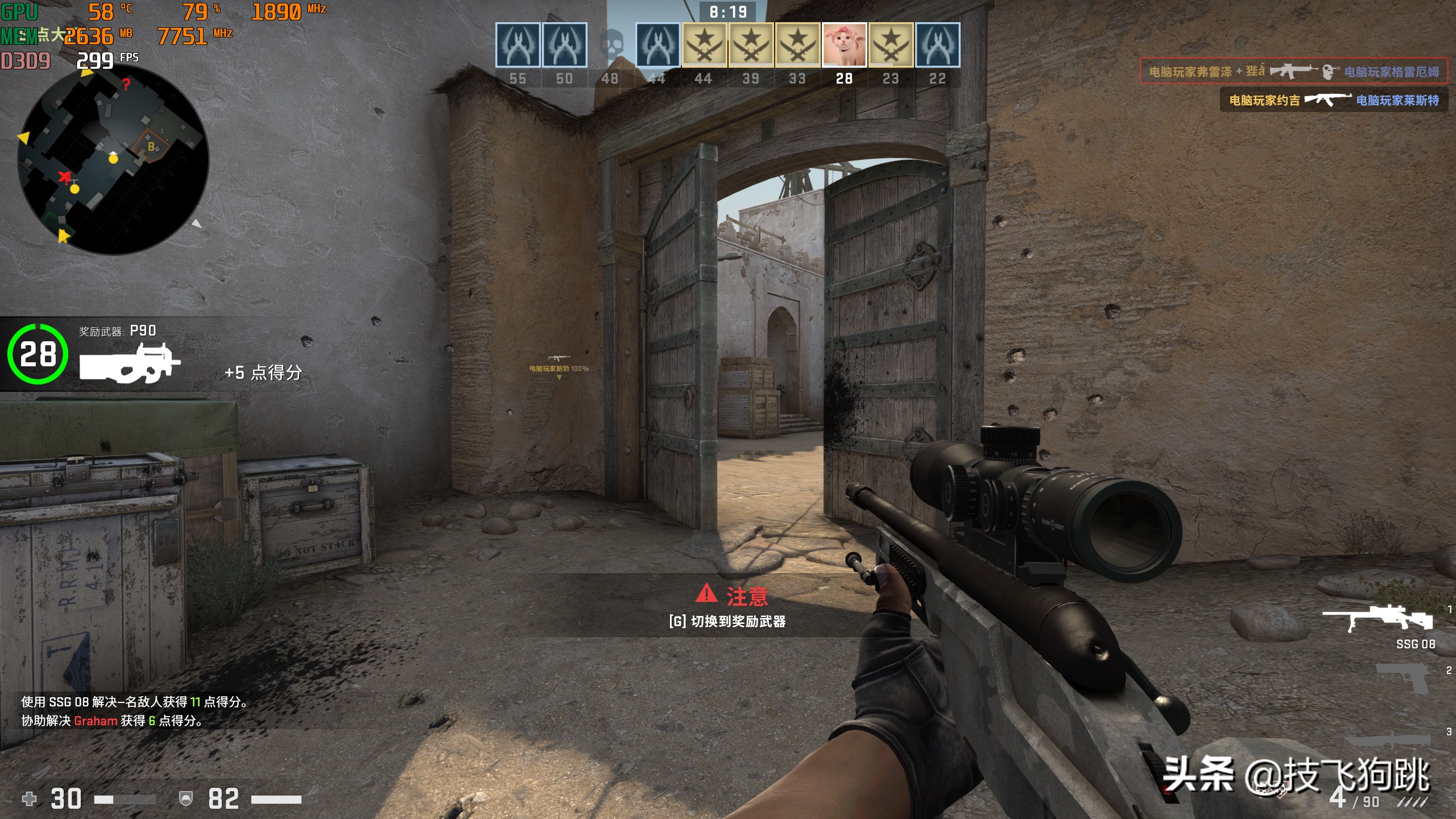Click the B bombsite marker on the radar
The height and width of the screenshot is (819, 1456).
(x=151, y=147)
